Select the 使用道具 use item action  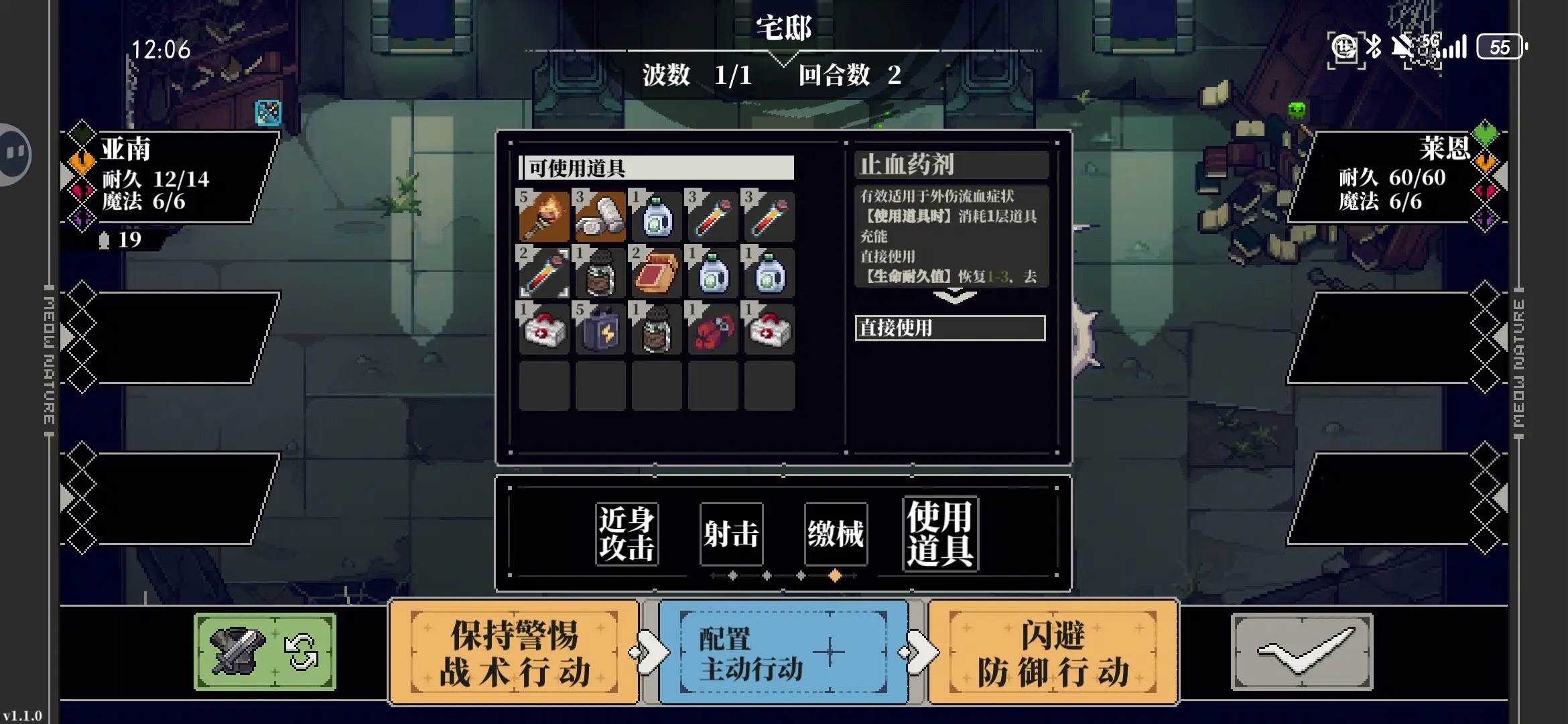940,534
